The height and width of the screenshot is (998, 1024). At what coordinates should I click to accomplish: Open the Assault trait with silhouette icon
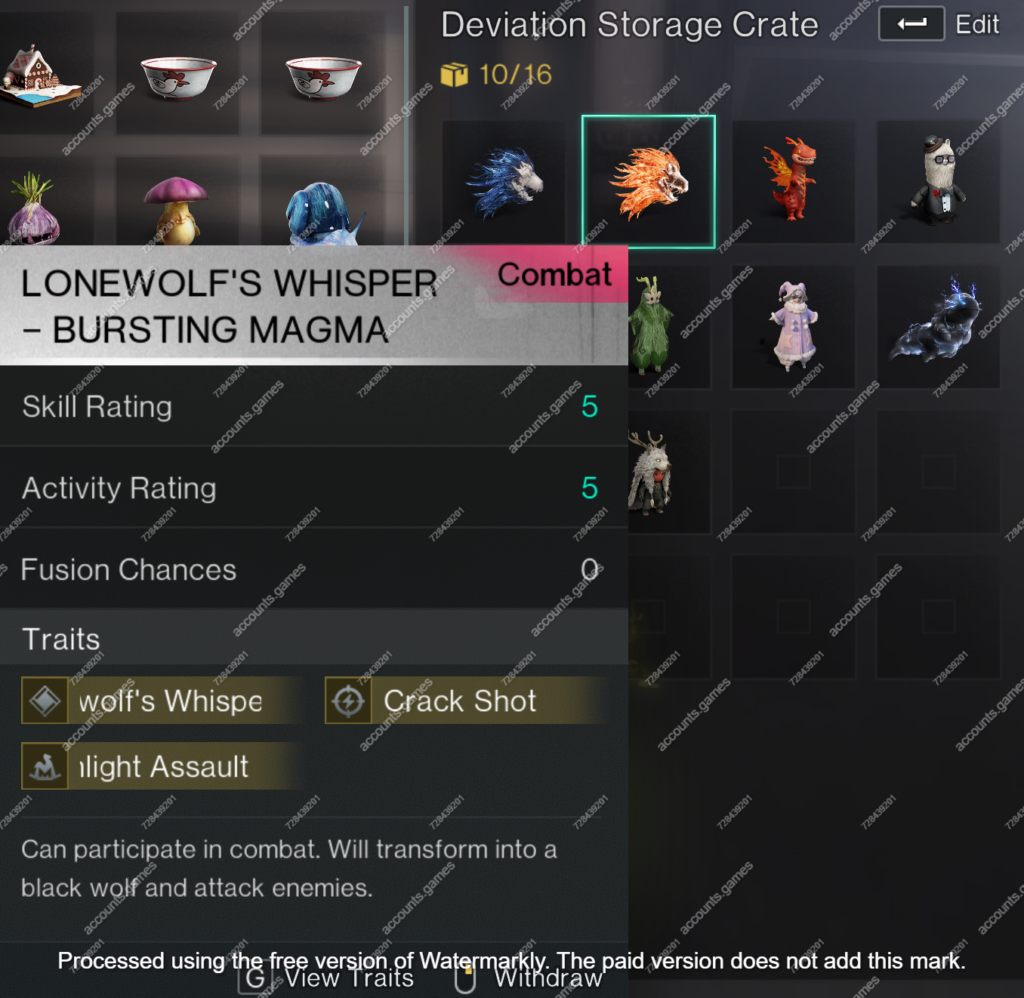point(163,767)
